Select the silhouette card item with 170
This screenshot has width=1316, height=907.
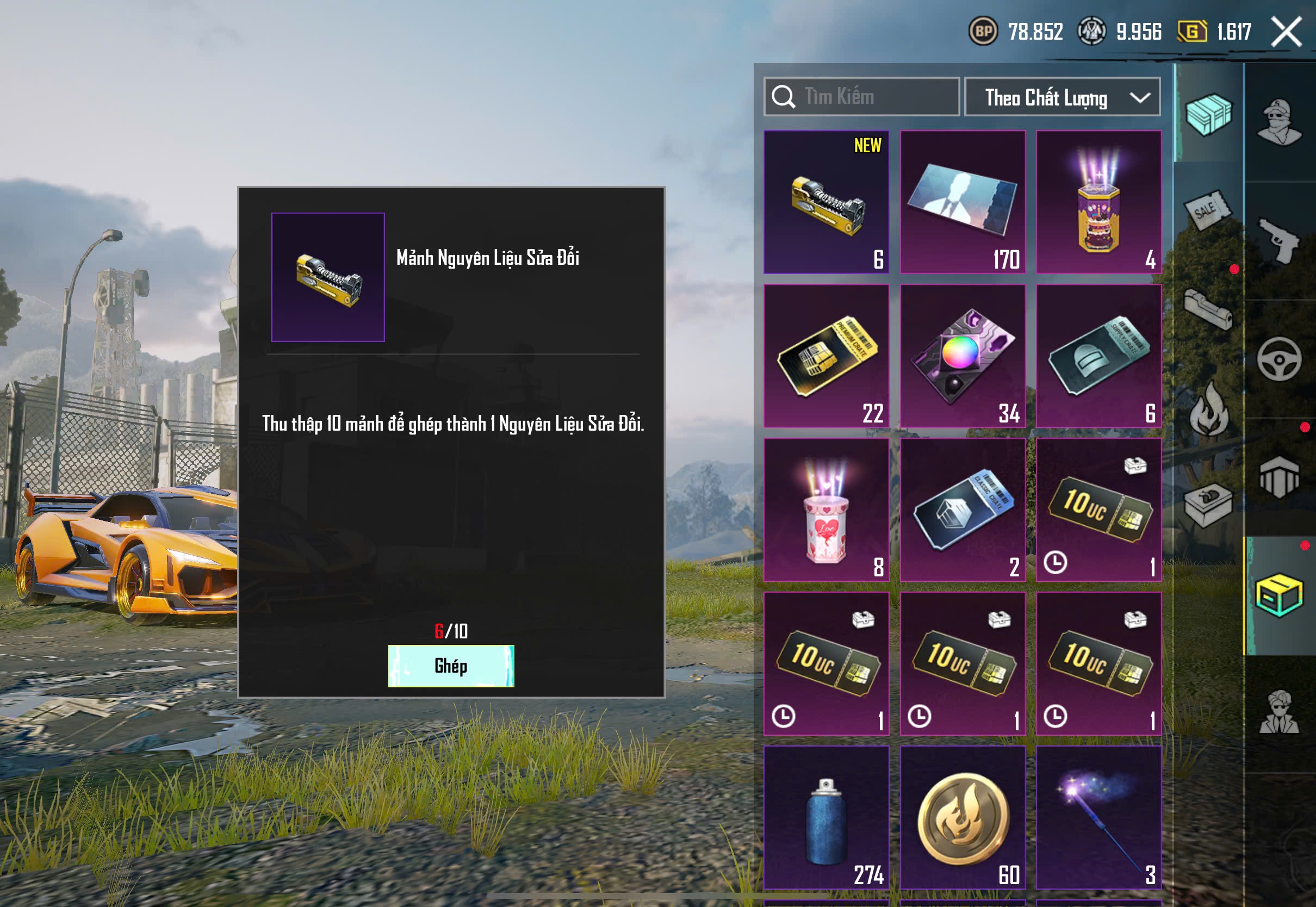[962, 202]
